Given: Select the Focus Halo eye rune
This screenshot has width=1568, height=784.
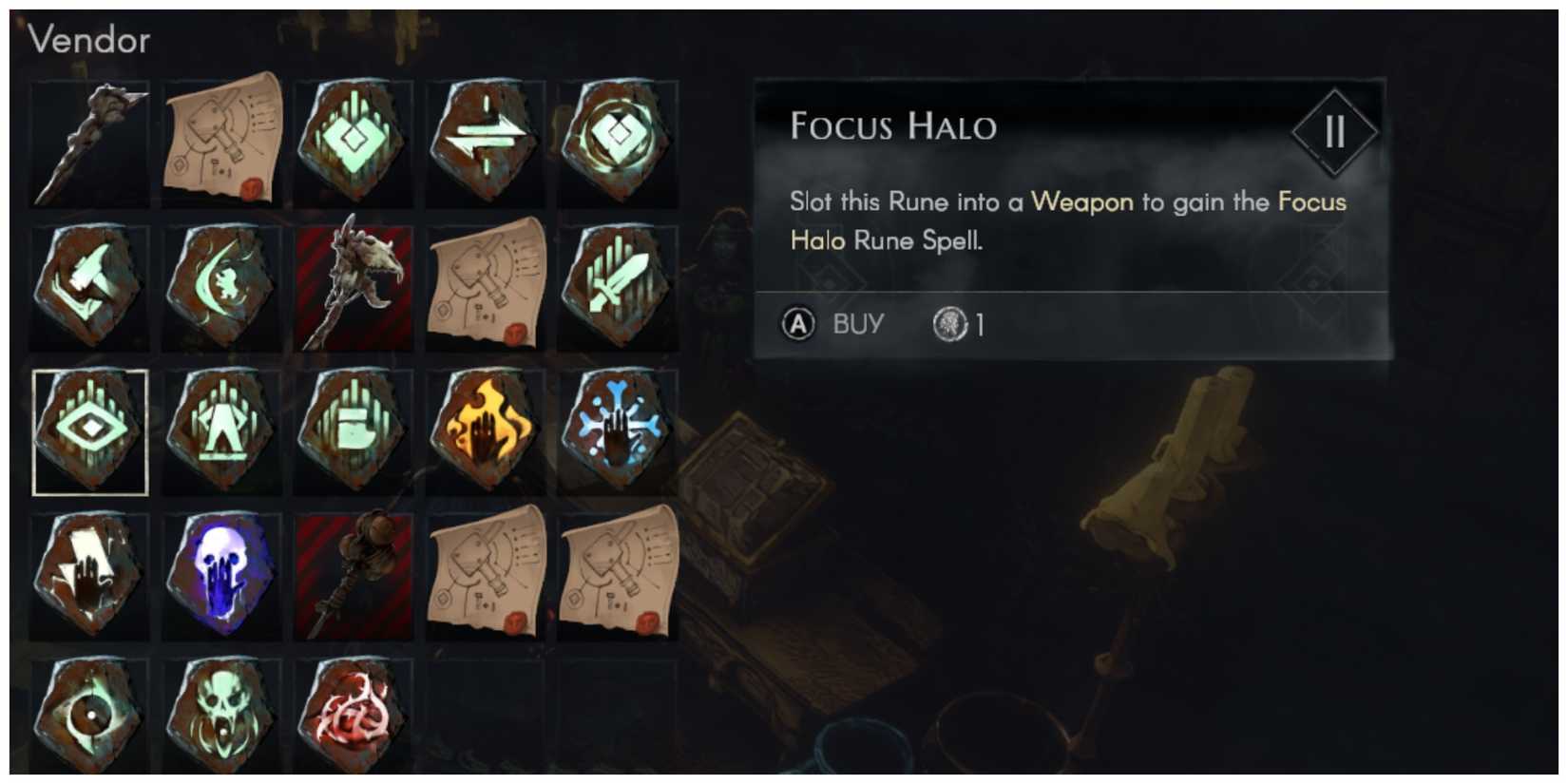Looking at the screenshot, I should tap(90, 432).
